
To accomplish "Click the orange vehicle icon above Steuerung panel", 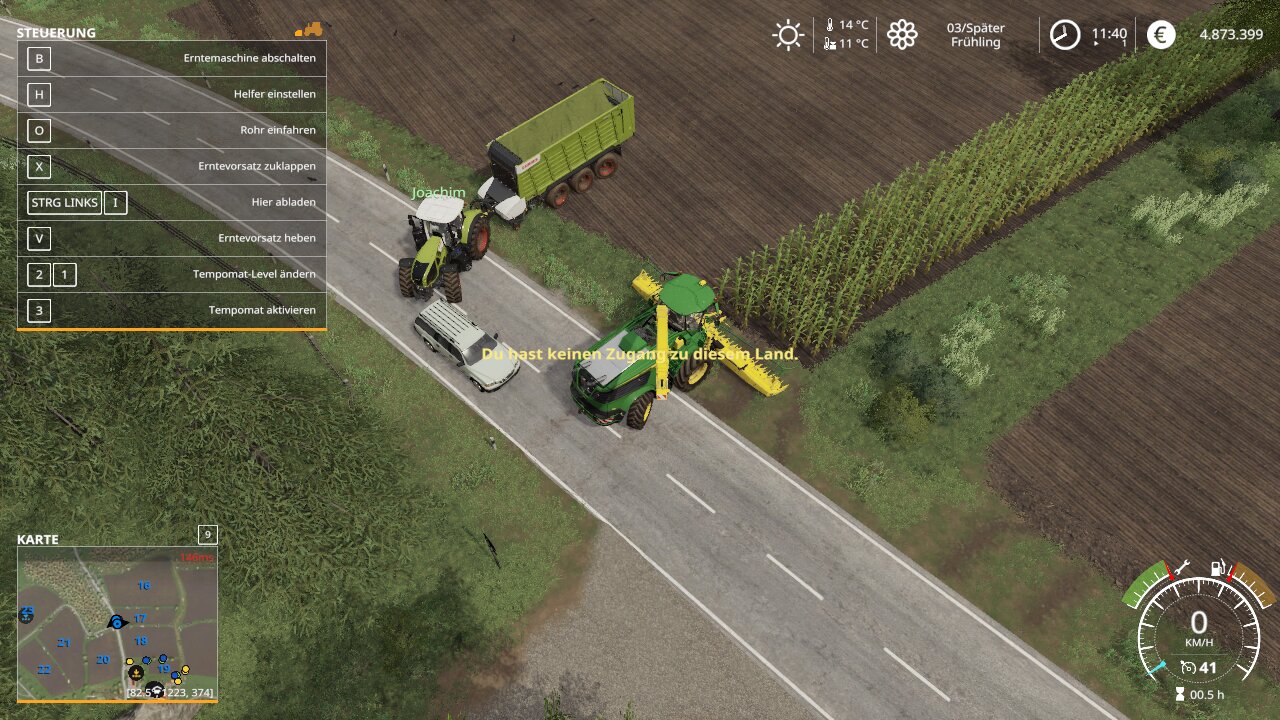I will click(x=310, y=30).
